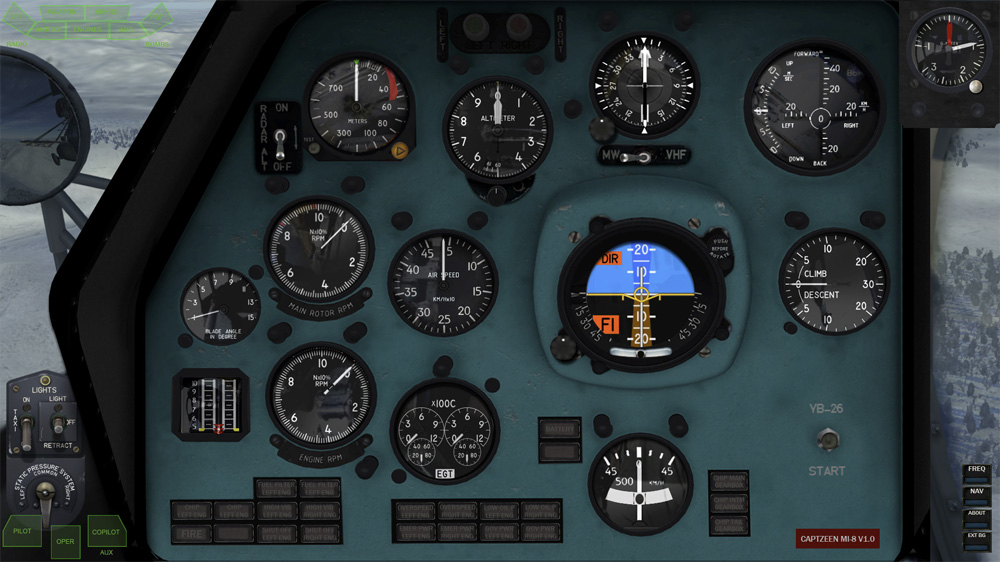Switch to the PILOT panel view
The width and height of the screenshot is (1000, 562).
pos(22,531)
